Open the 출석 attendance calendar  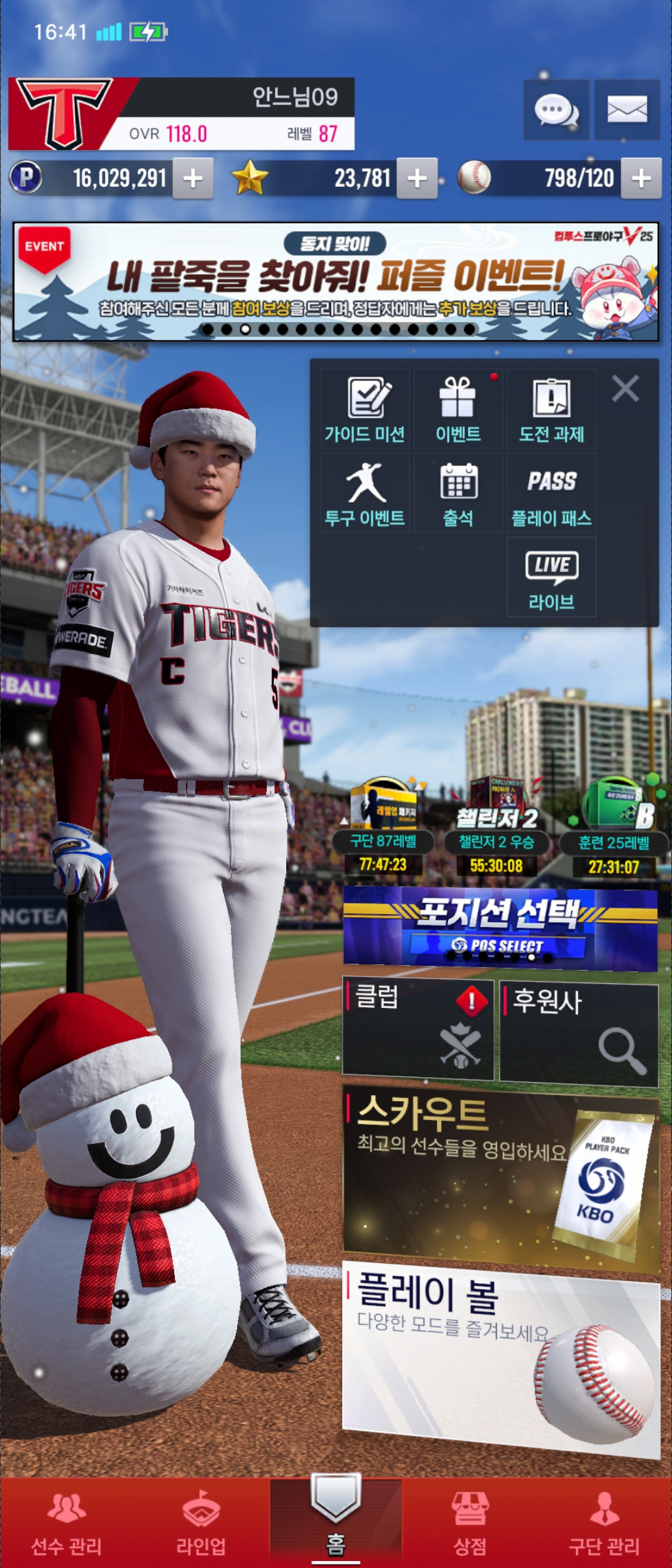(x=458, y=493)
